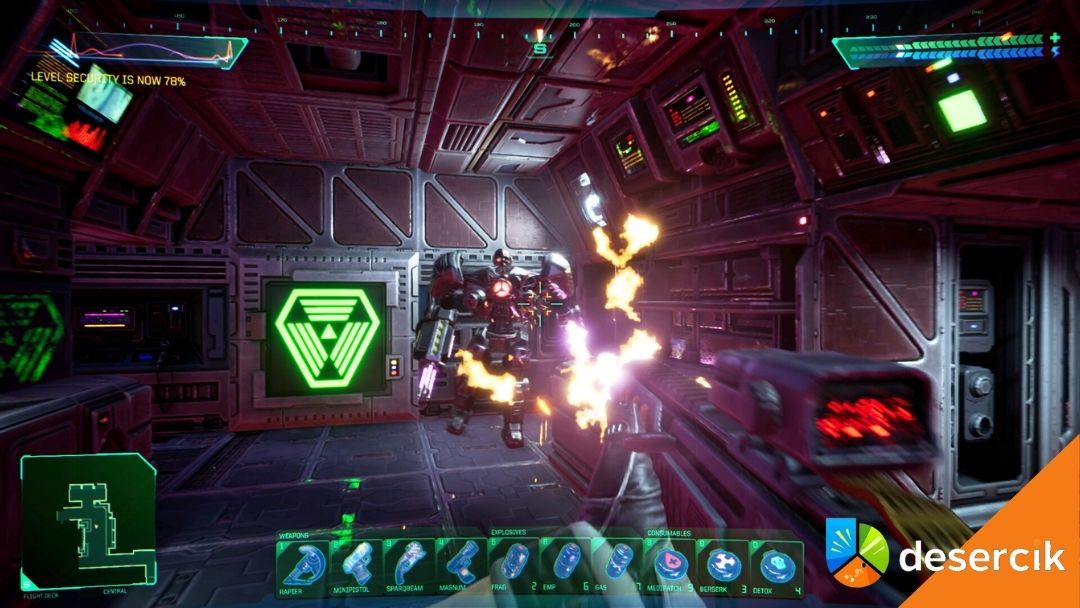This screenshot has width=1080, height=608.
Task: Select the Frag grenade slot
Action: coord(514,565)
